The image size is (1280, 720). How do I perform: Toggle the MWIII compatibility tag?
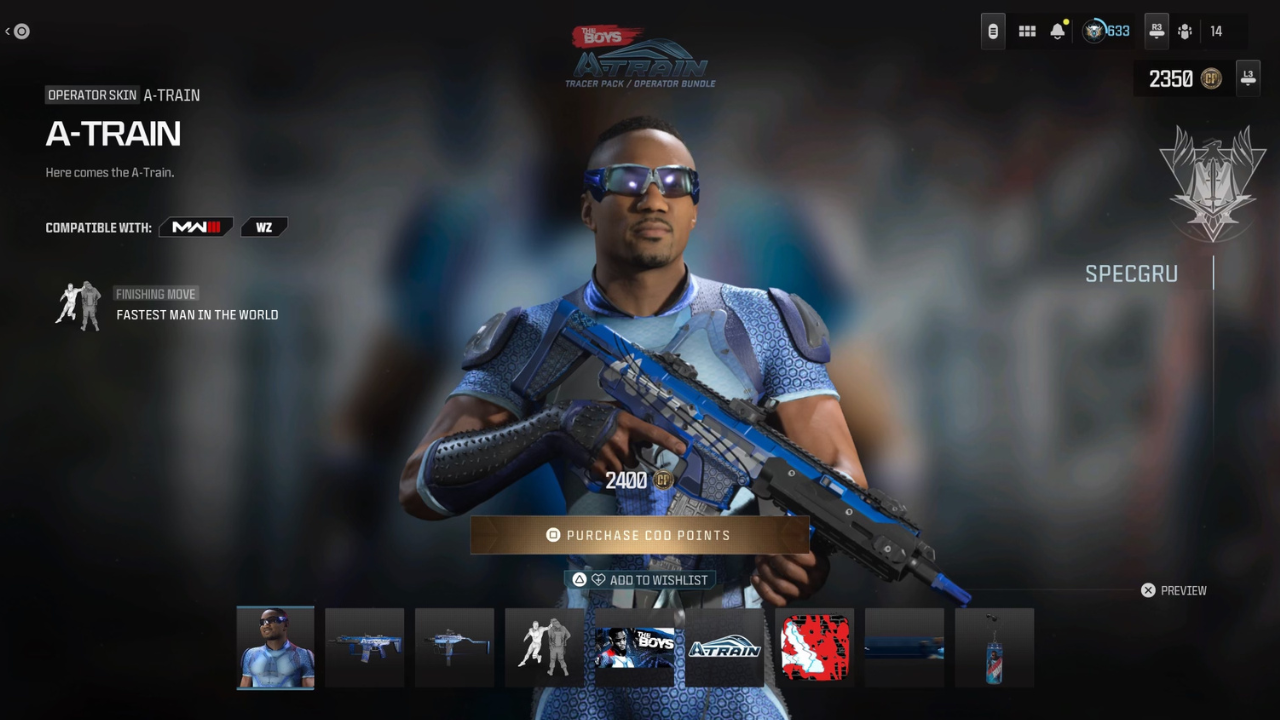click(196, 227)
